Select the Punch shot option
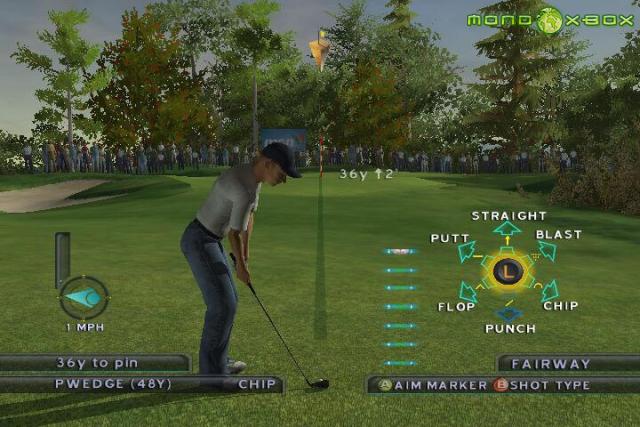 coord(510,328)
